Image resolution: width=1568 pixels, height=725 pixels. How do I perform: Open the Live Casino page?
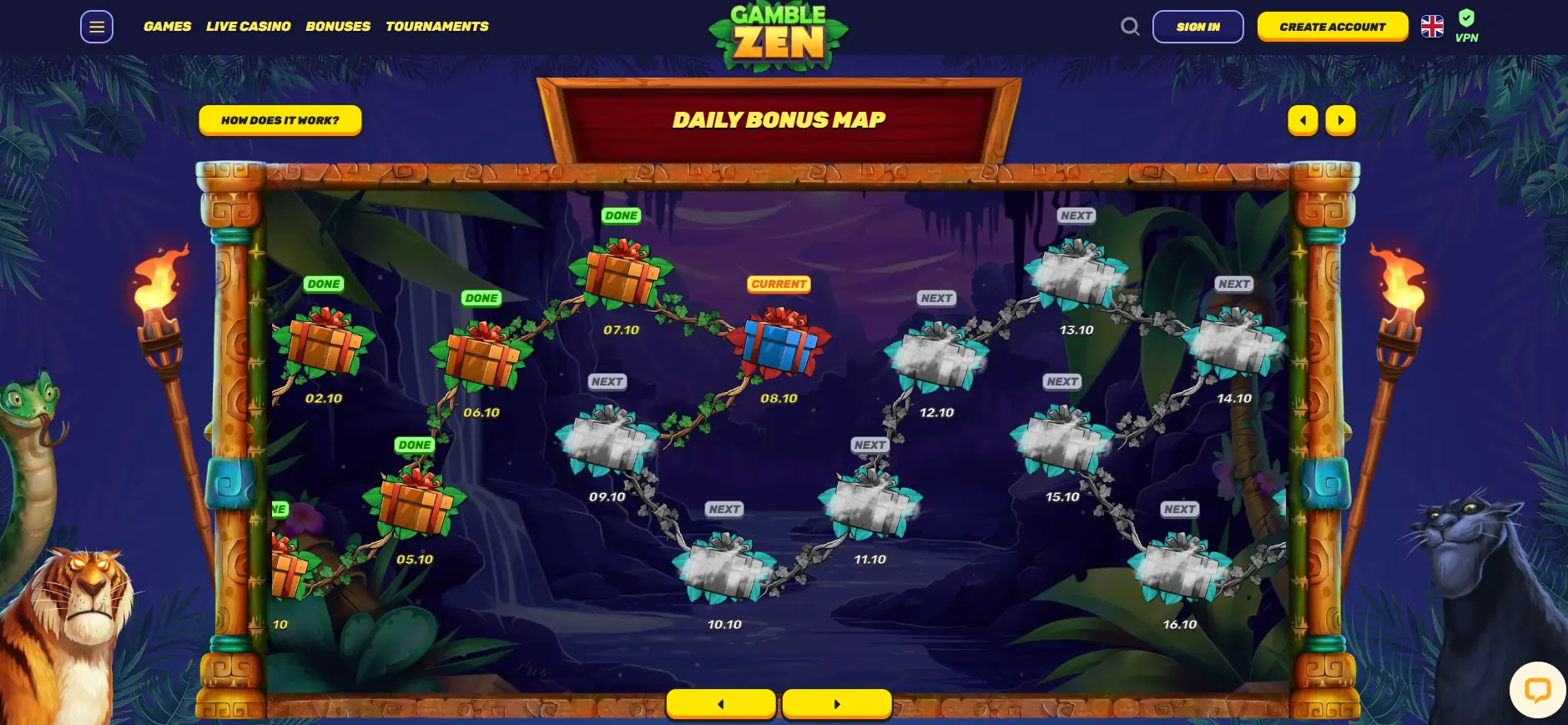coord(248,27)
